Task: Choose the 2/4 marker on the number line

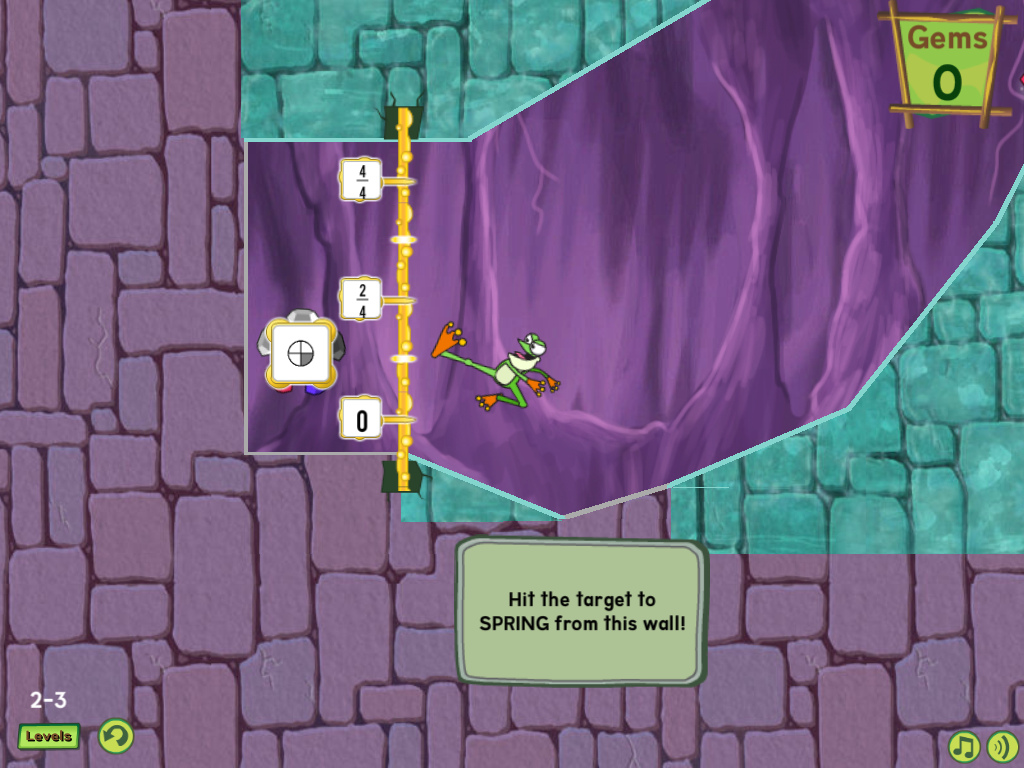Action: (362, 298)
